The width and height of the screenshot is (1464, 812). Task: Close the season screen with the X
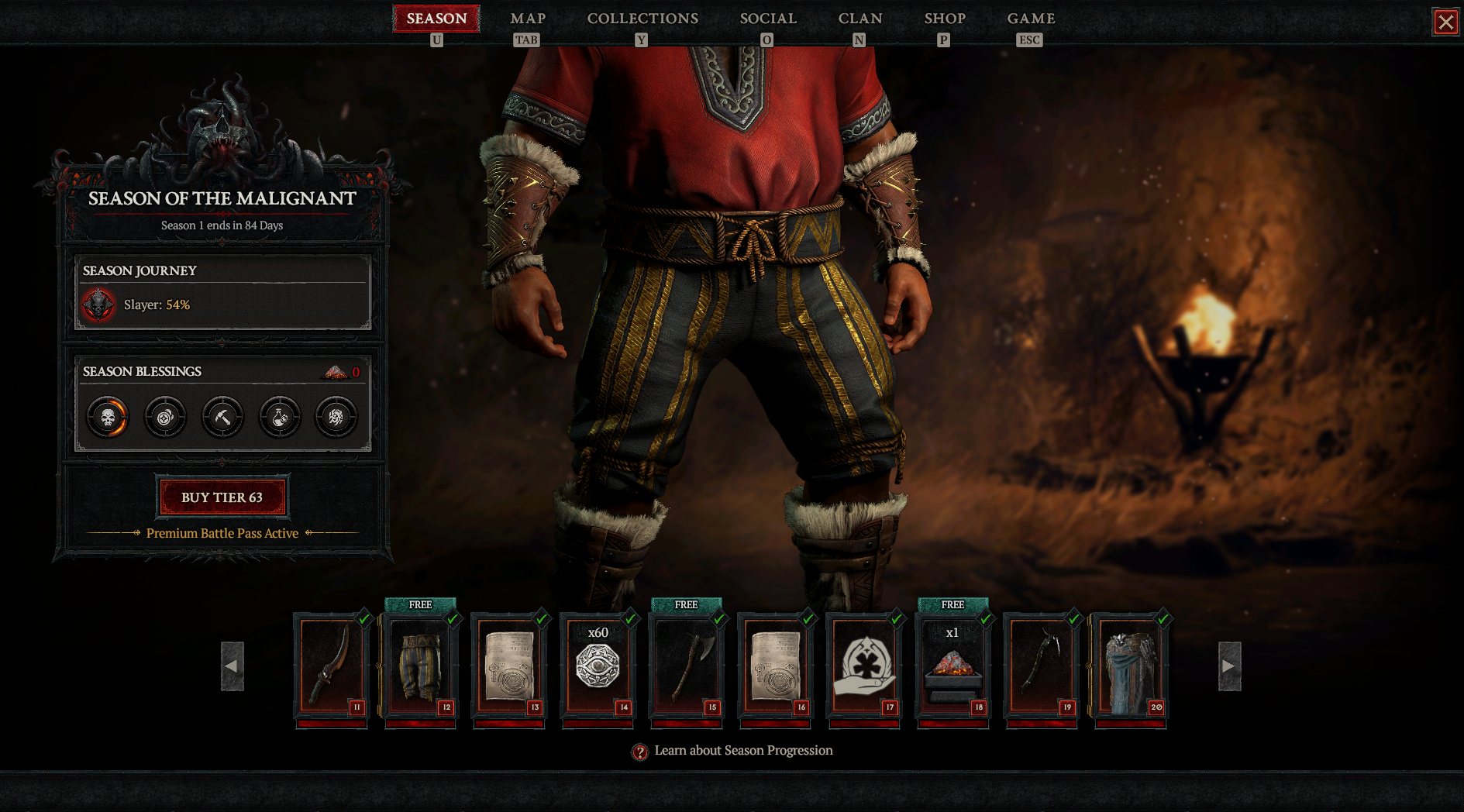1445,22
